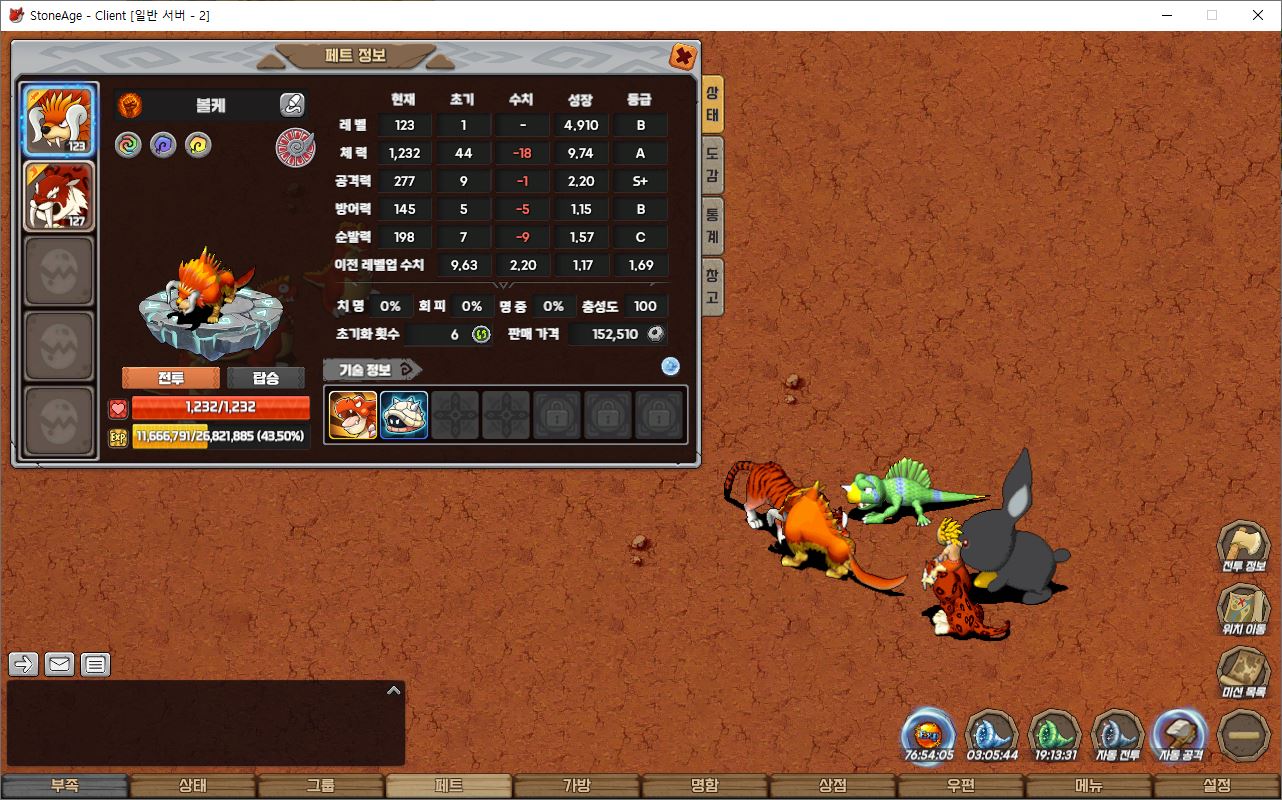Toggle 자동 공격 auto attack
This screenshot has width=1282, height=800.
(x=1179, y=737)
